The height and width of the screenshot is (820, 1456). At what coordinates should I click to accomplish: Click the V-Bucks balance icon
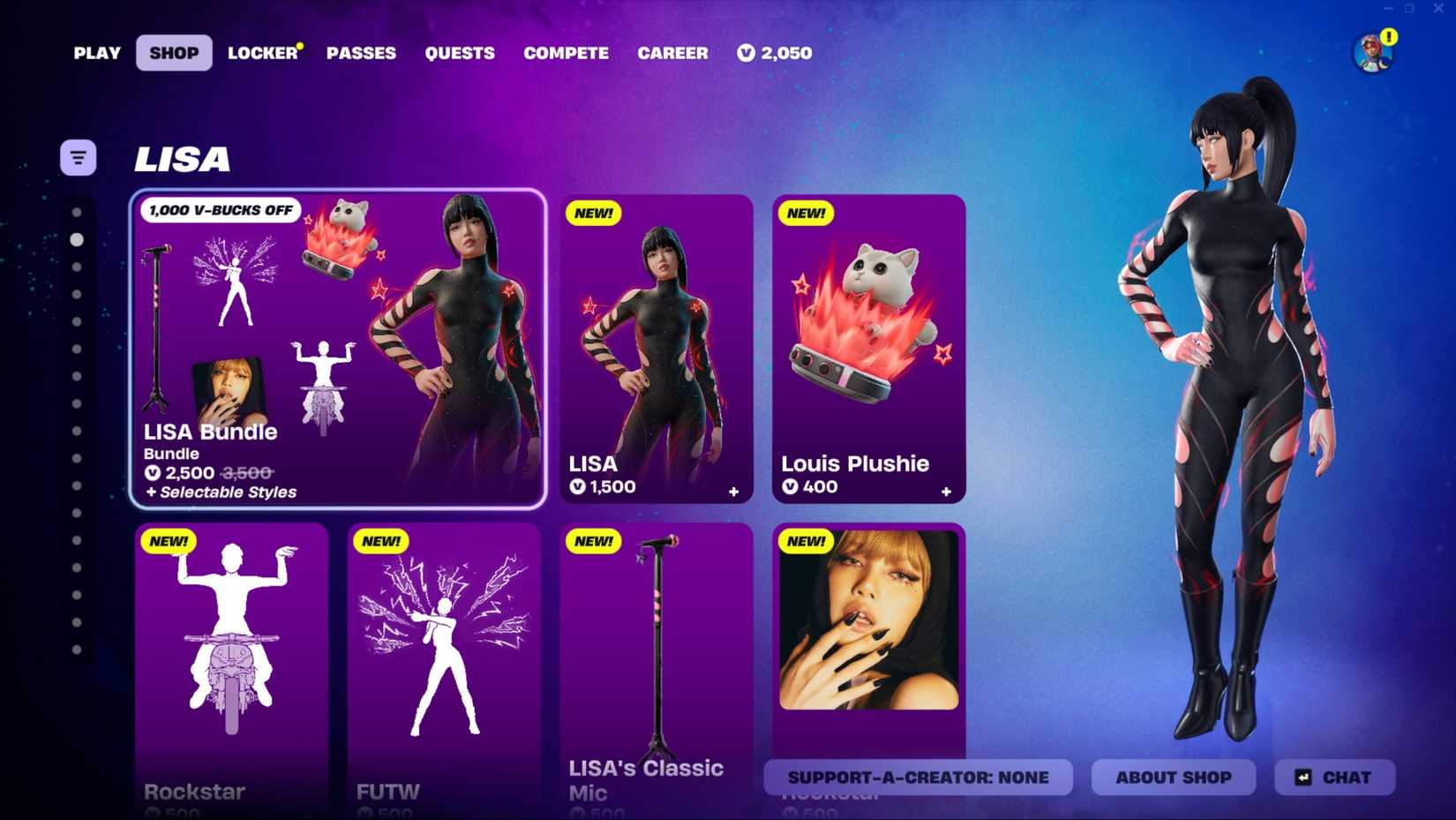(x=746, y=53)
